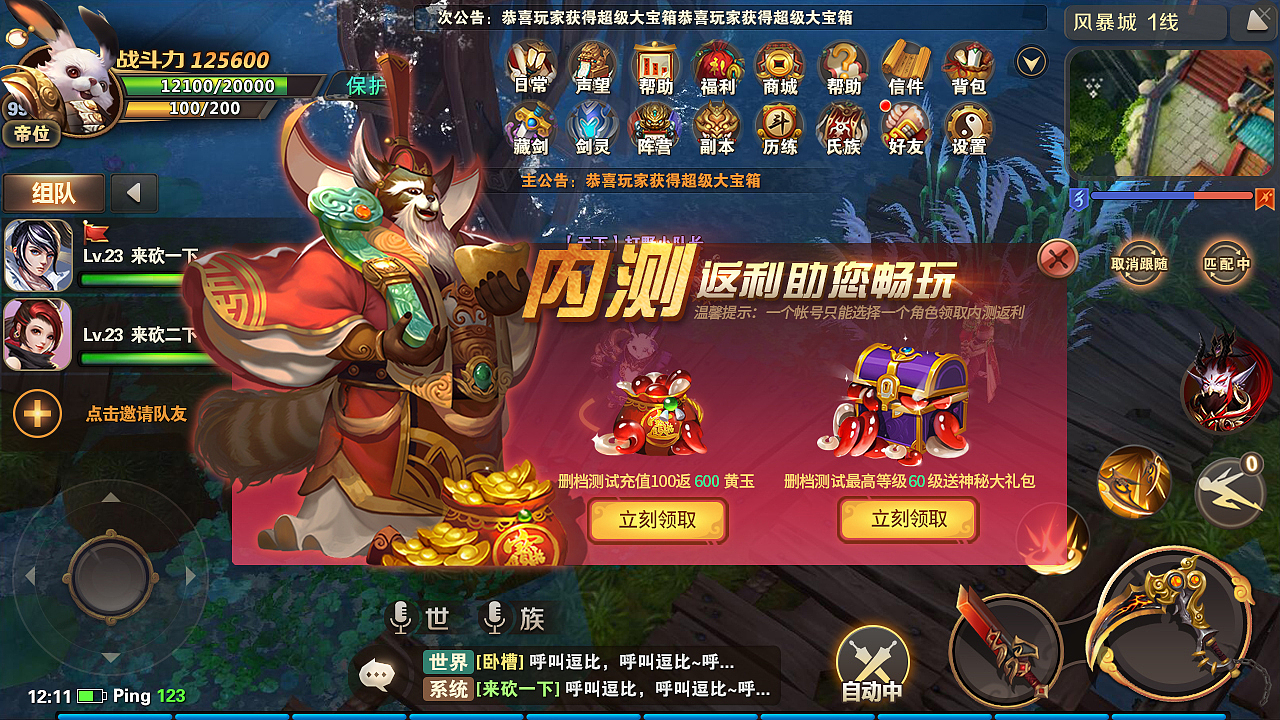Image resolution: width=1280 pixels, height=720 pixels.
Task: Open the 商城 shop
Action: 780,67
